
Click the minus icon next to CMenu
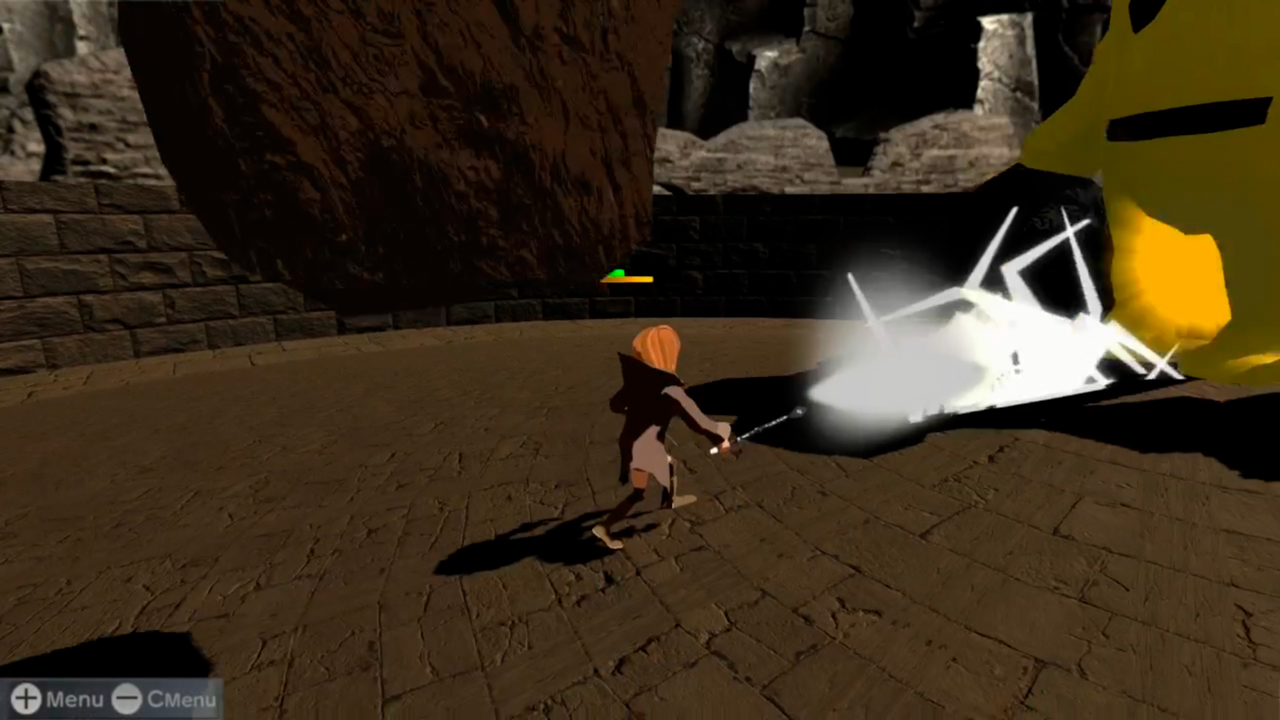(127, 699)
